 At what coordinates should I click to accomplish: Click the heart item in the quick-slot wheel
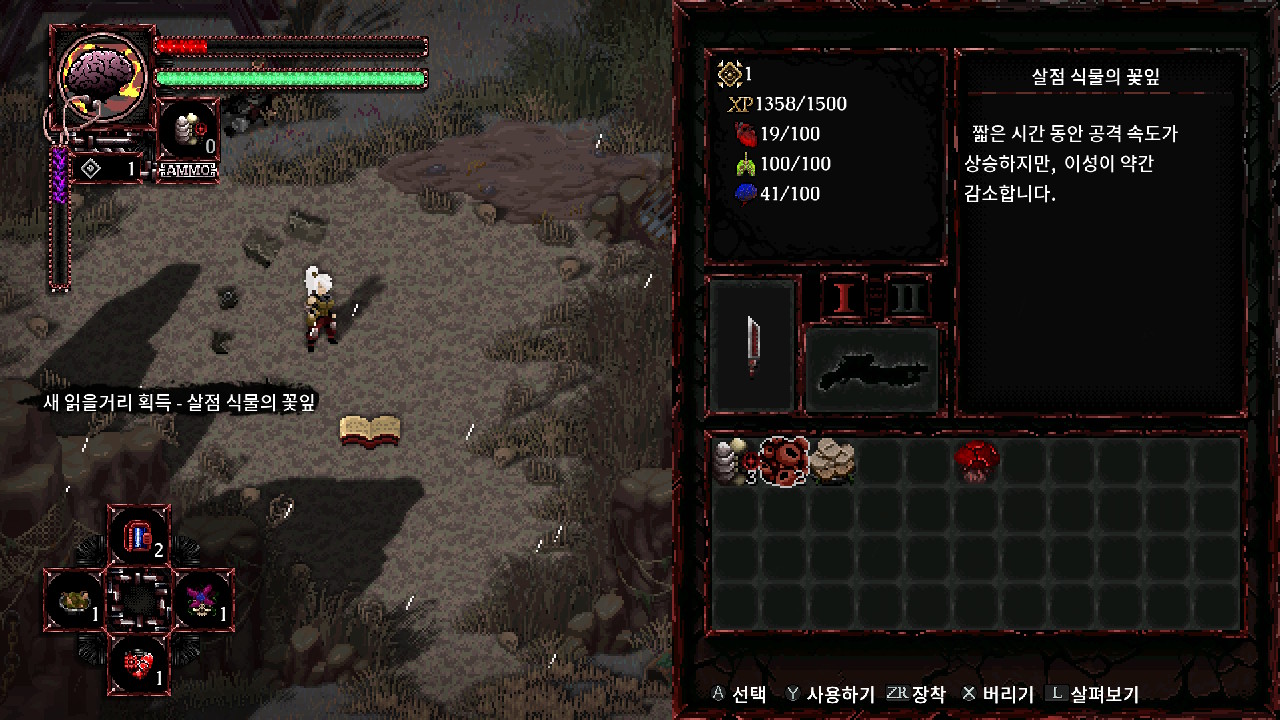pyautogui.click(x=139, y=663)
